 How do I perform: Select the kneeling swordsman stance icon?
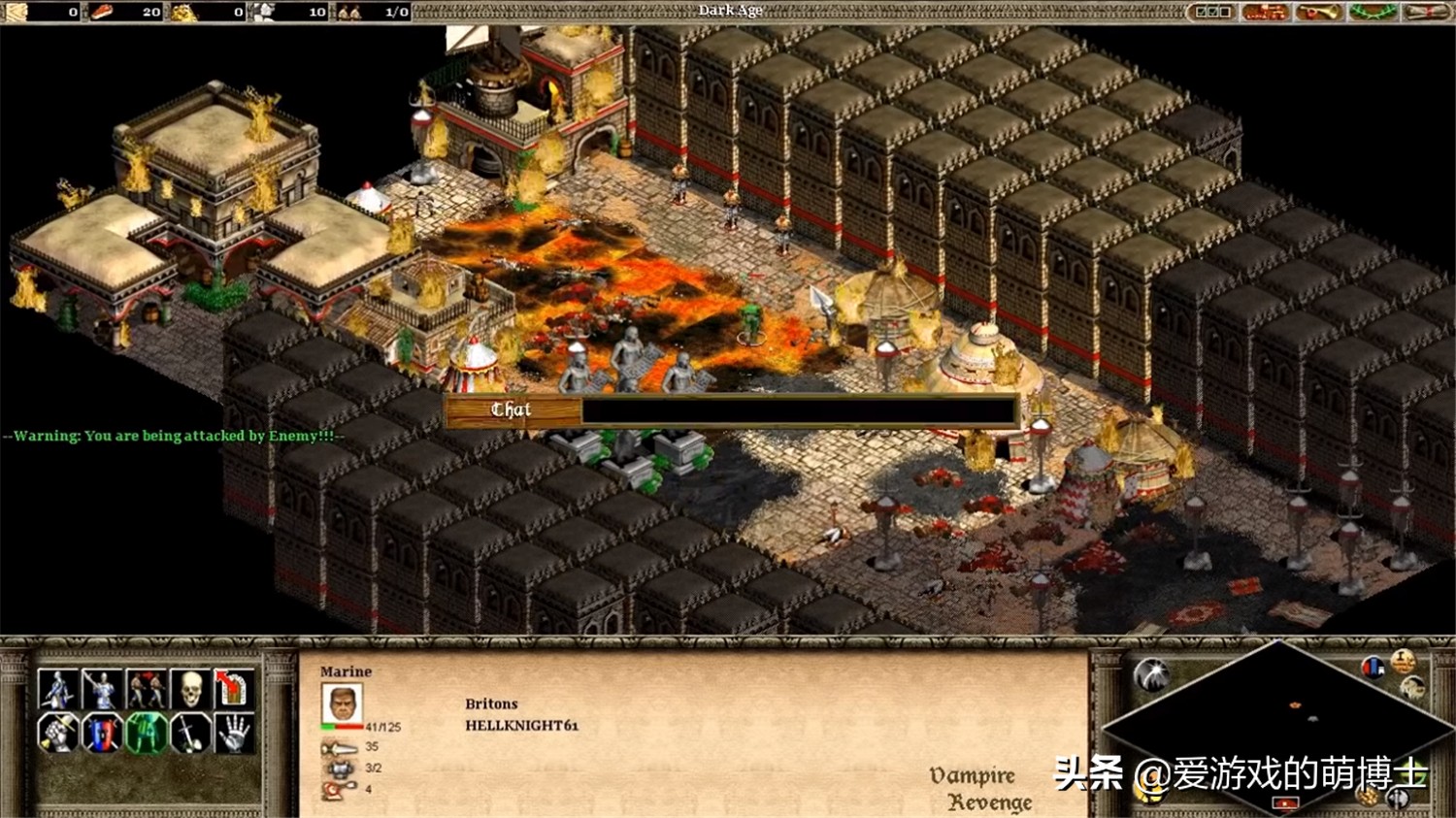(57, 689)
